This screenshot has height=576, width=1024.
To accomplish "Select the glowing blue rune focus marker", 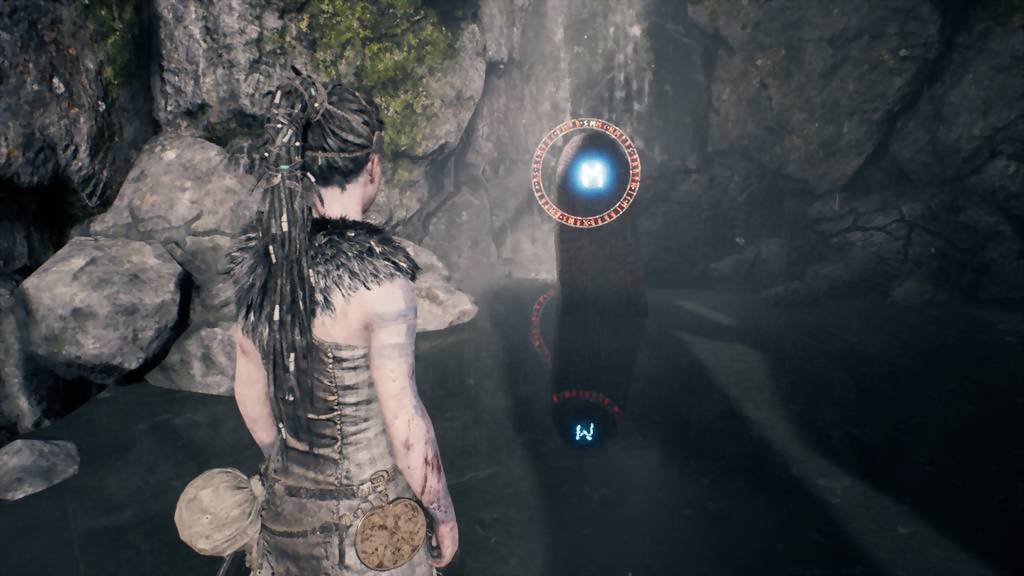I will click(593, 175).
